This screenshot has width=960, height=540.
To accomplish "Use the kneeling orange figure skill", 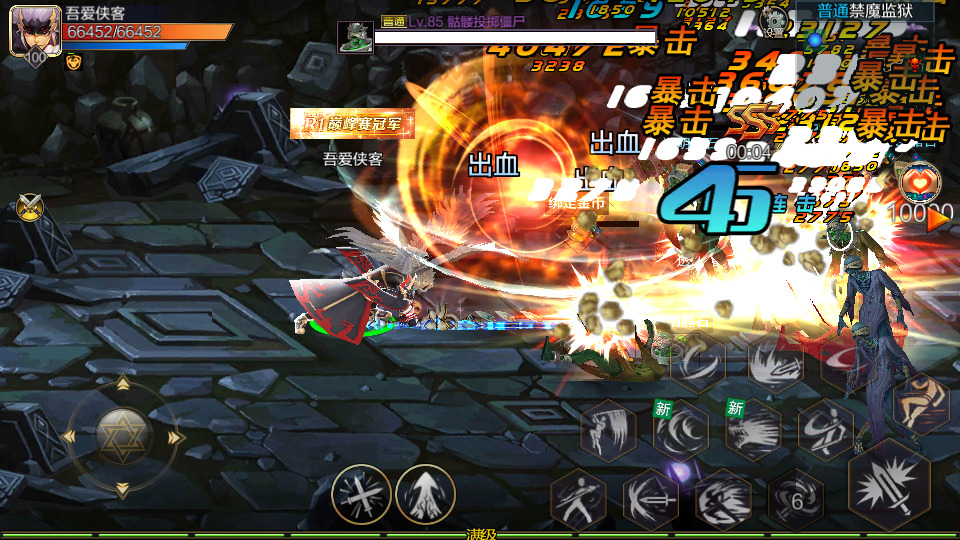I will click(x=919, y=403).
